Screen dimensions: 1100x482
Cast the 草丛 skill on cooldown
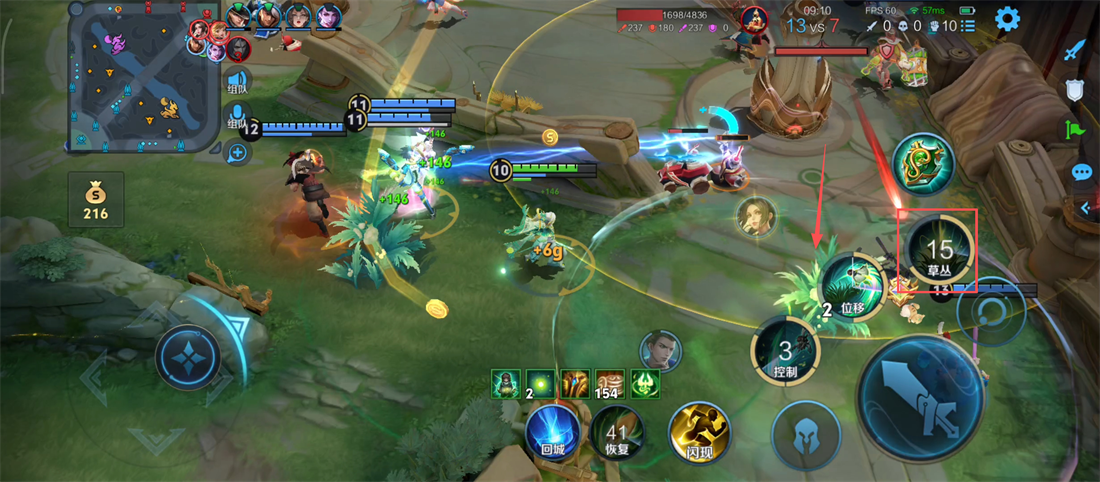point(939,249)
